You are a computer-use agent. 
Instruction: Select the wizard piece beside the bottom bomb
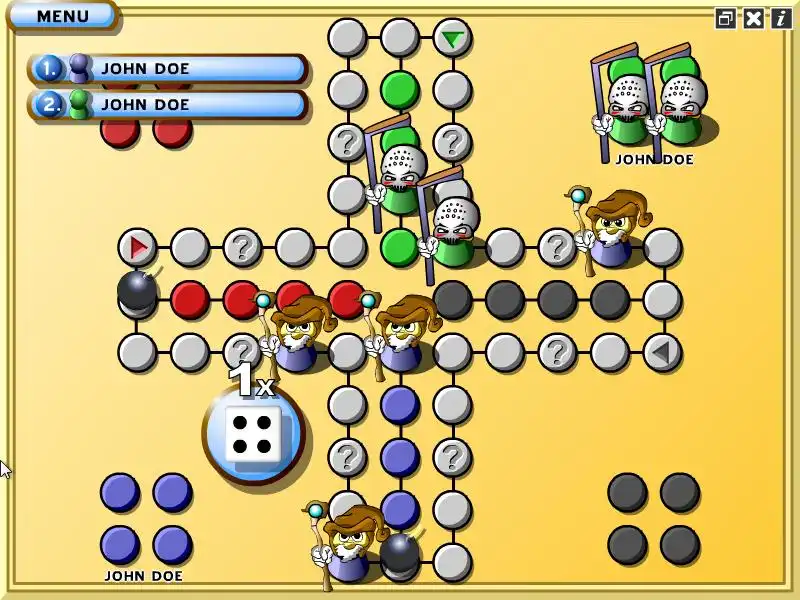point(347,545)
